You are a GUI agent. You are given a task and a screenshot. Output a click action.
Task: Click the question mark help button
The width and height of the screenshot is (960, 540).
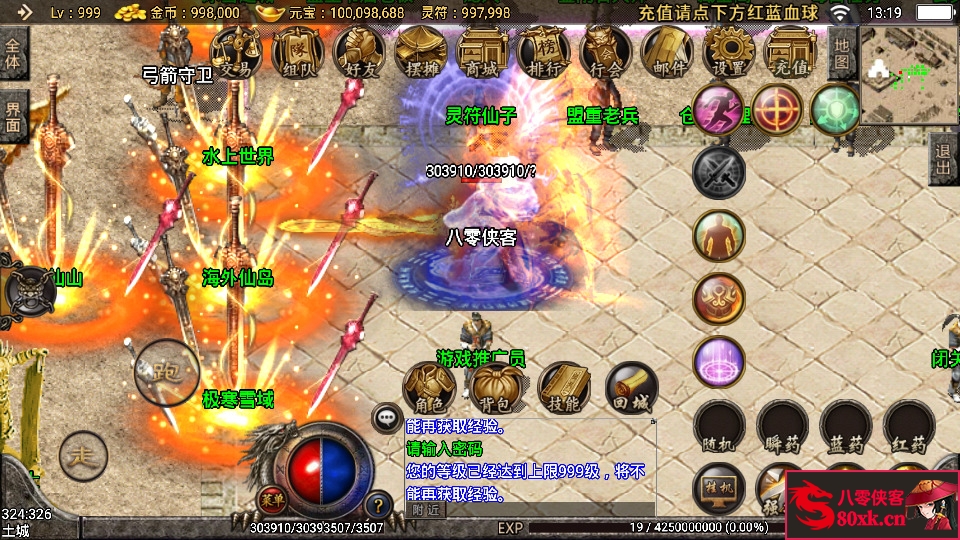tap(378, 505)
